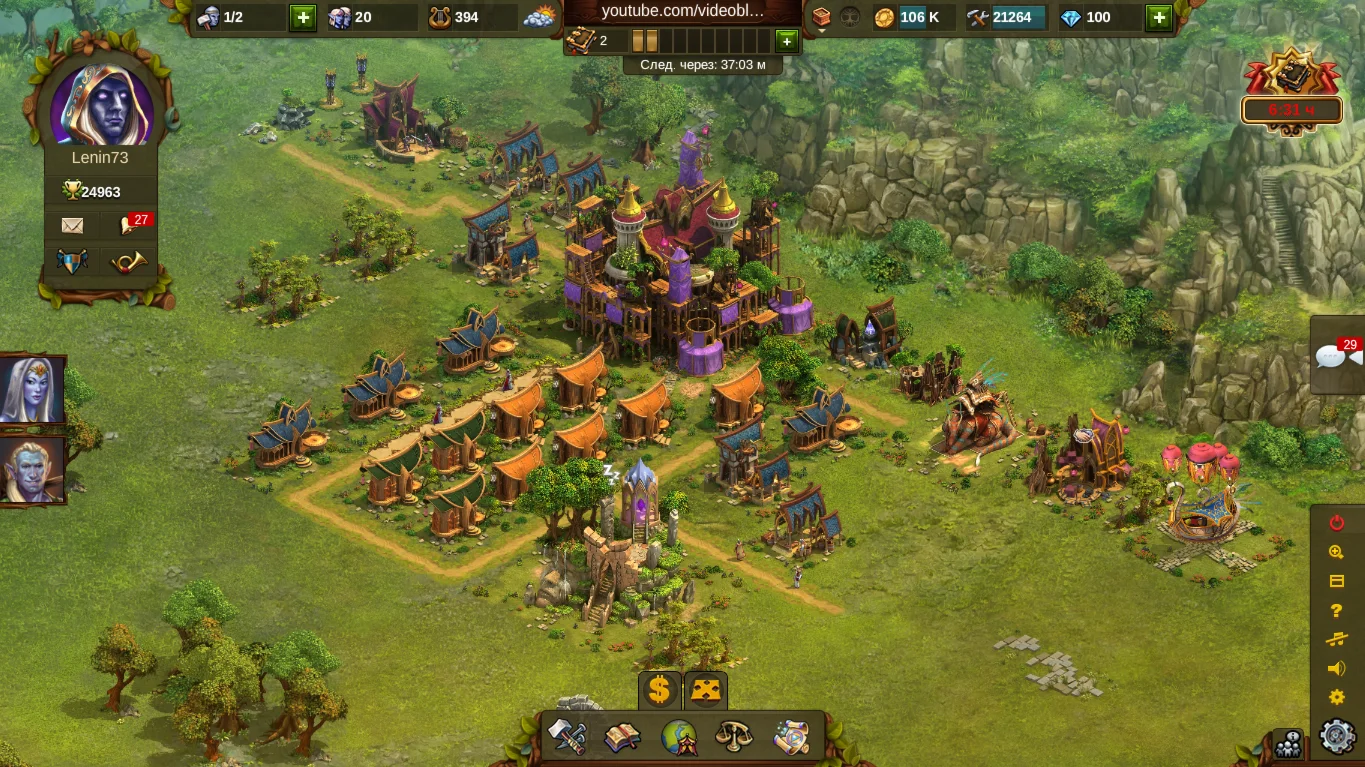
Task: Buy diamonds with the green plus button
Action: [1158, 17]
